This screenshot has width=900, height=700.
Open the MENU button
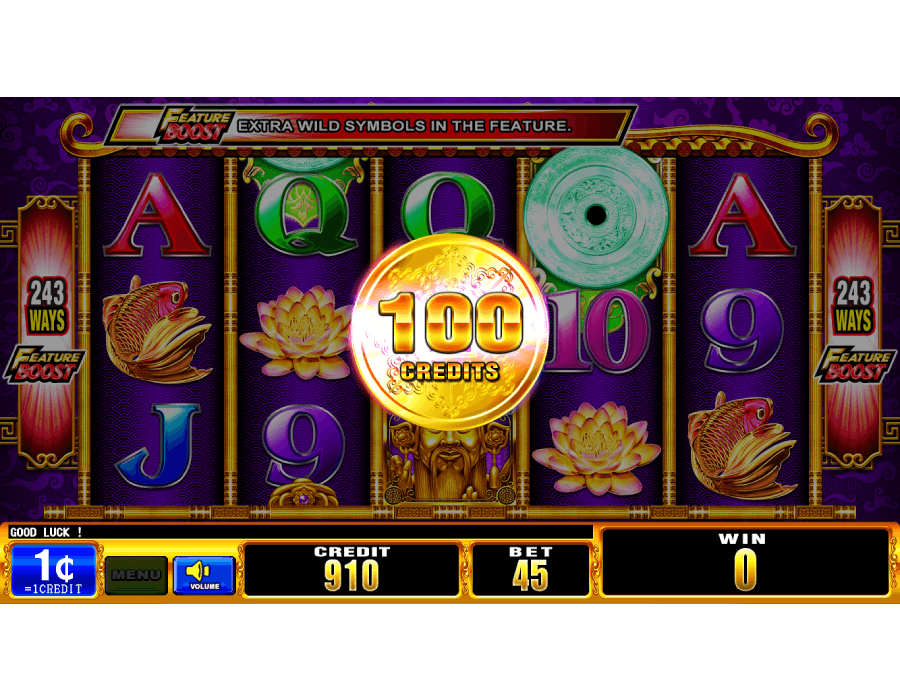(x=136, y=575)
